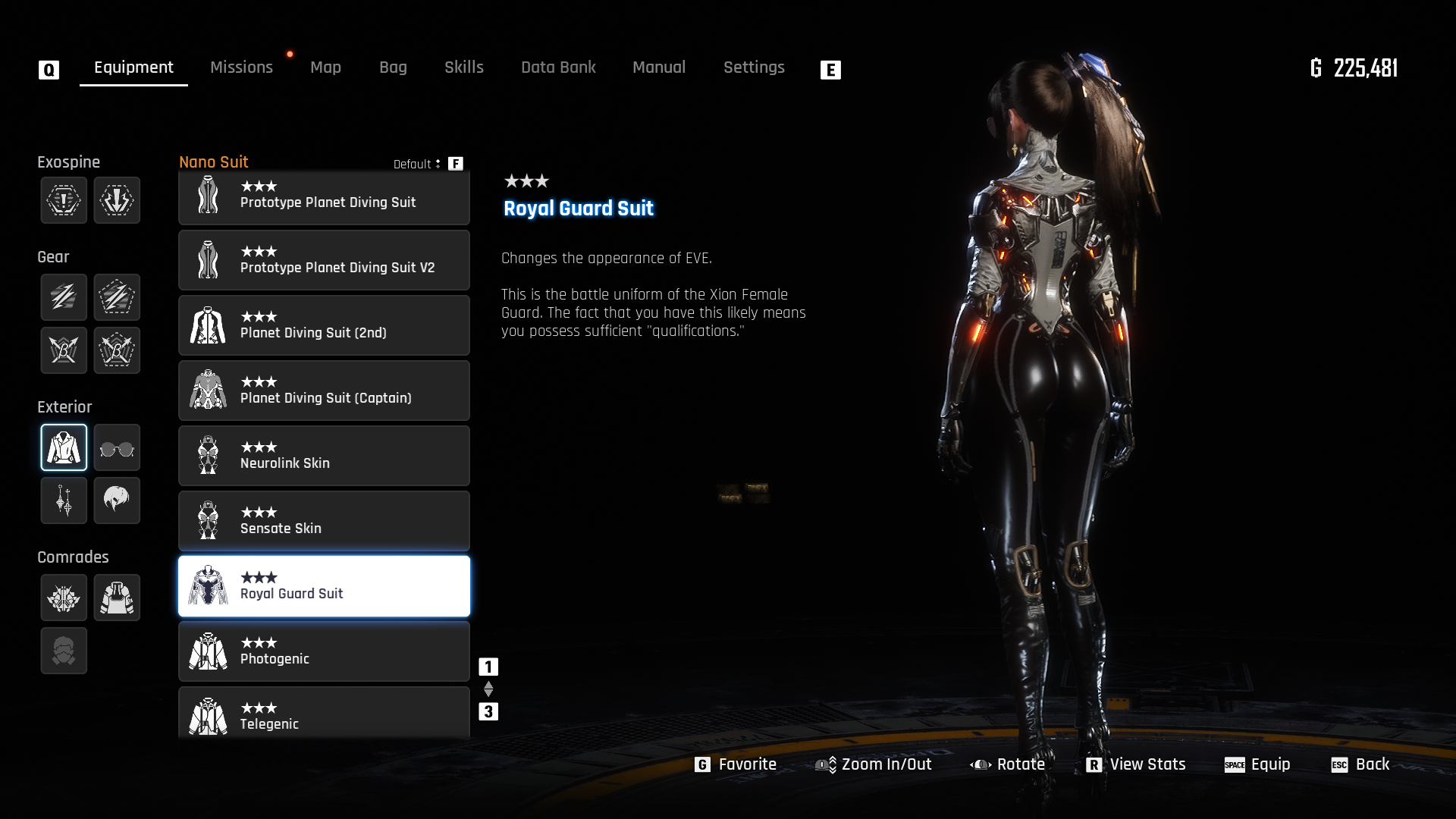Select the earrings exterior slot
This screenshot has width=1456, height=819.
point(64,500)
